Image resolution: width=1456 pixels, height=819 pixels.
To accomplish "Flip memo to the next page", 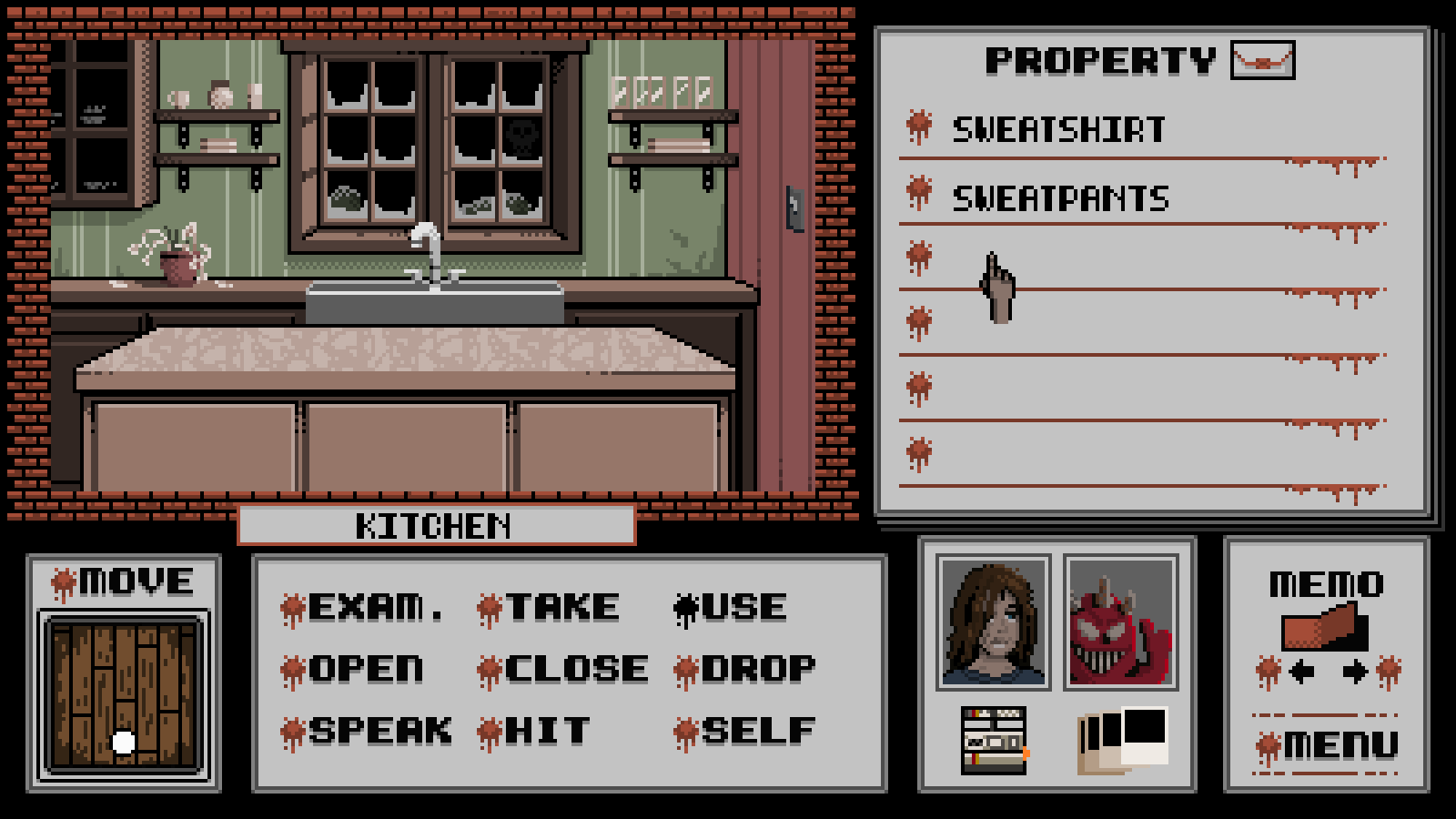I will [x=1355, y=672].
